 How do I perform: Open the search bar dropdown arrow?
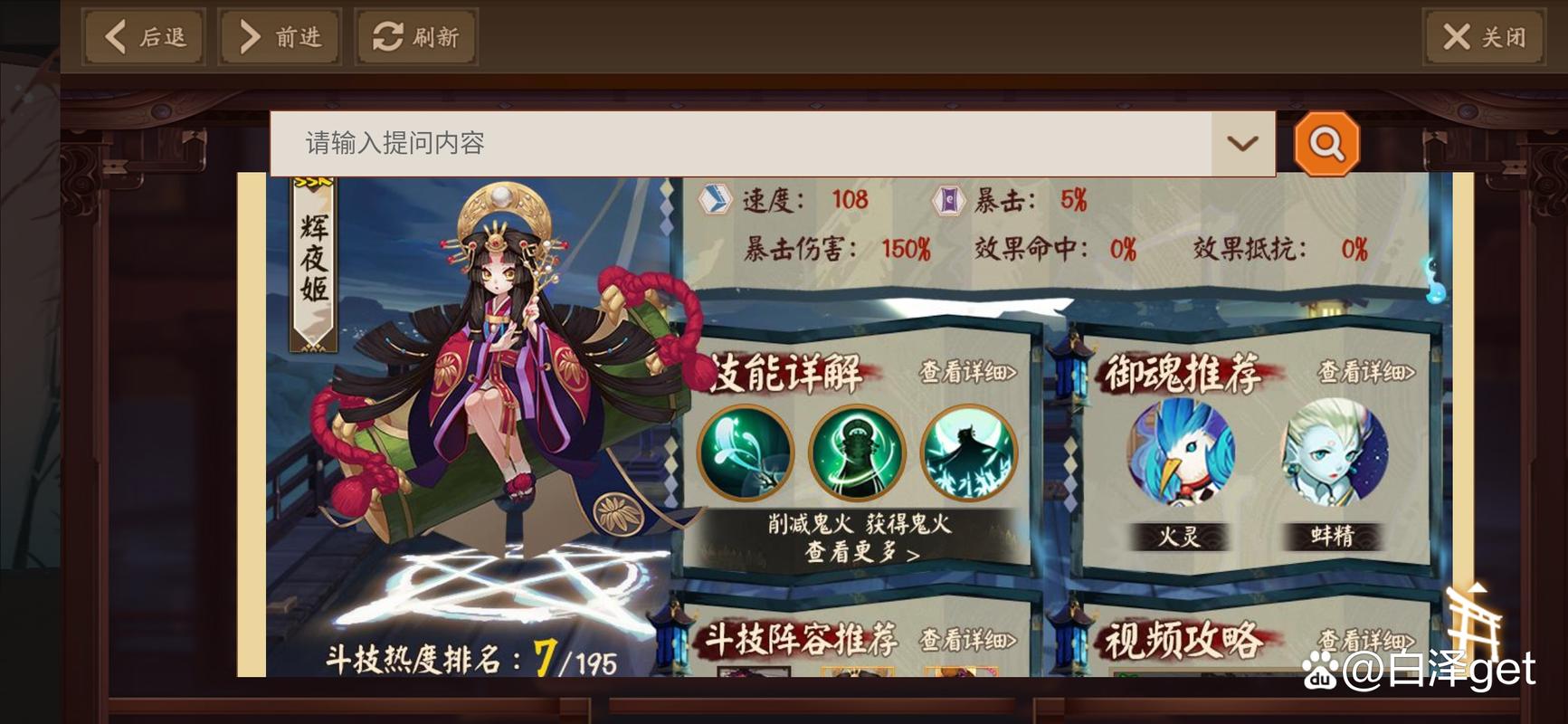1242,143
